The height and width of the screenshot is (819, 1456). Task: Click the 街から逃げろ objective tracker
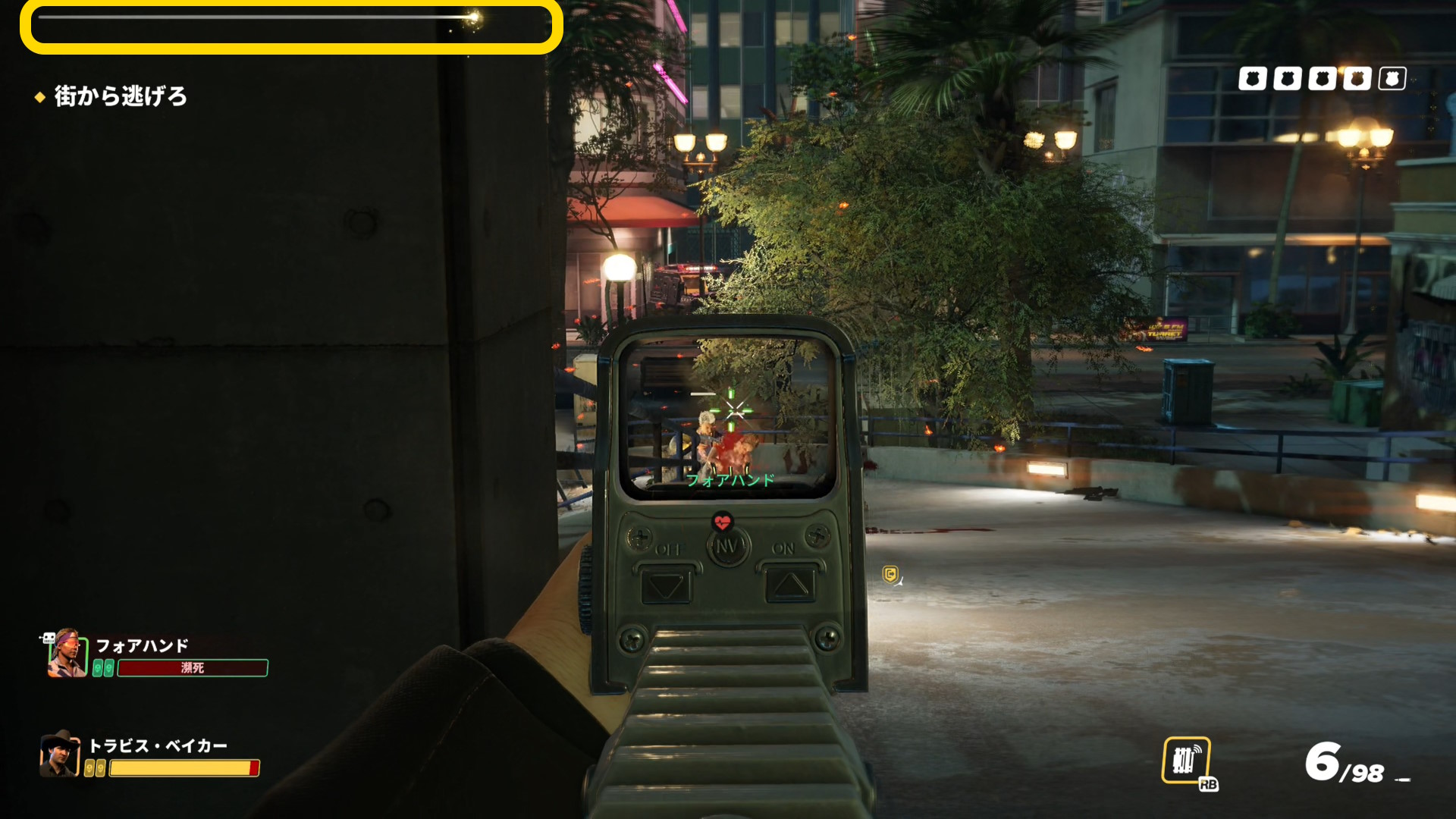[120, 96]
